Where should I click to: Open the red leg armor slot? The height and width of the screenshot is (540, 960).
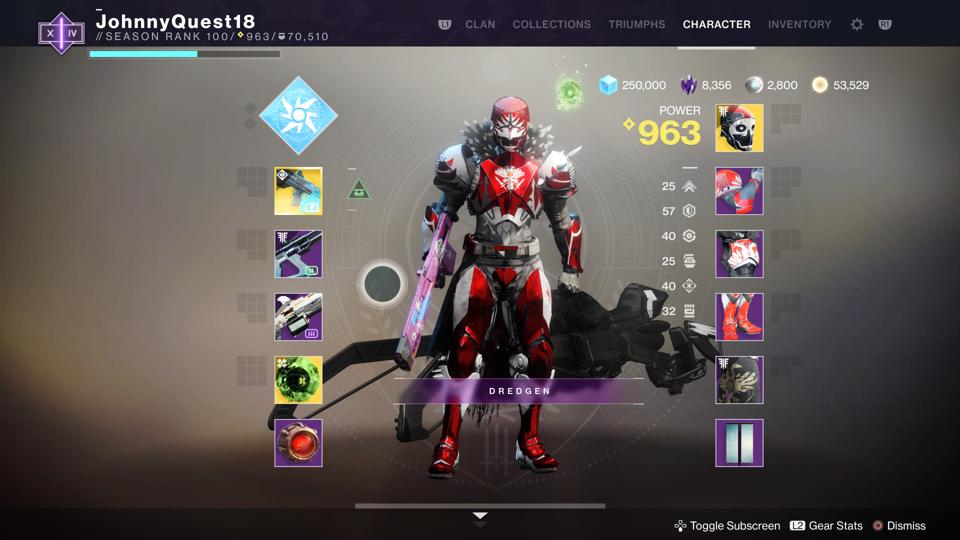(x=739, y=317)
